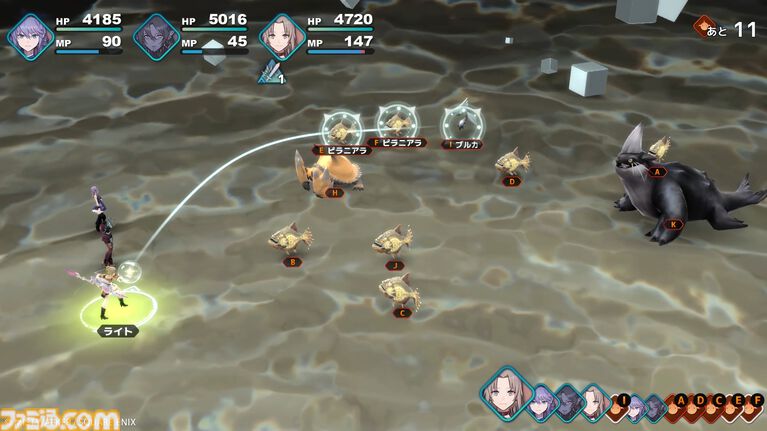
Task: Target the piranha enemy labeled E on the battlefield
Action: [x=340, y=128]
